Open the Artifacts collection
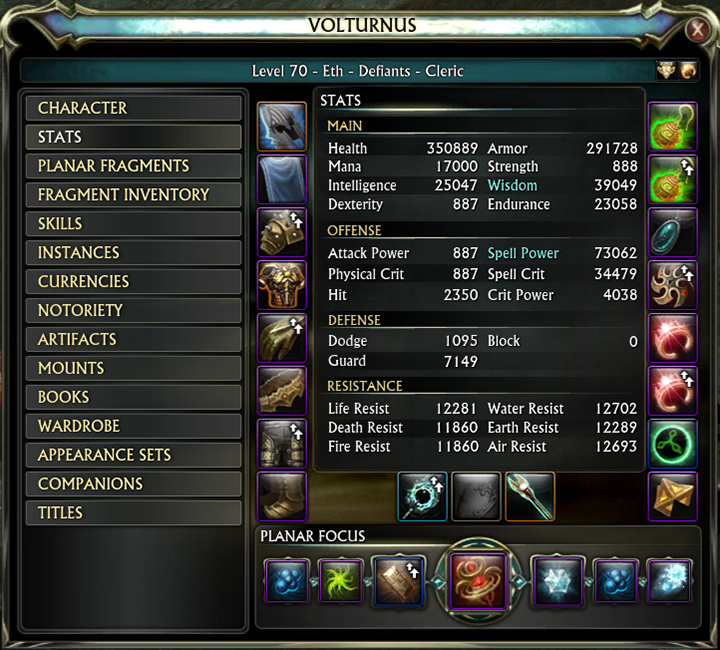Viewport: 720px width, 650px height. point(133,340)
